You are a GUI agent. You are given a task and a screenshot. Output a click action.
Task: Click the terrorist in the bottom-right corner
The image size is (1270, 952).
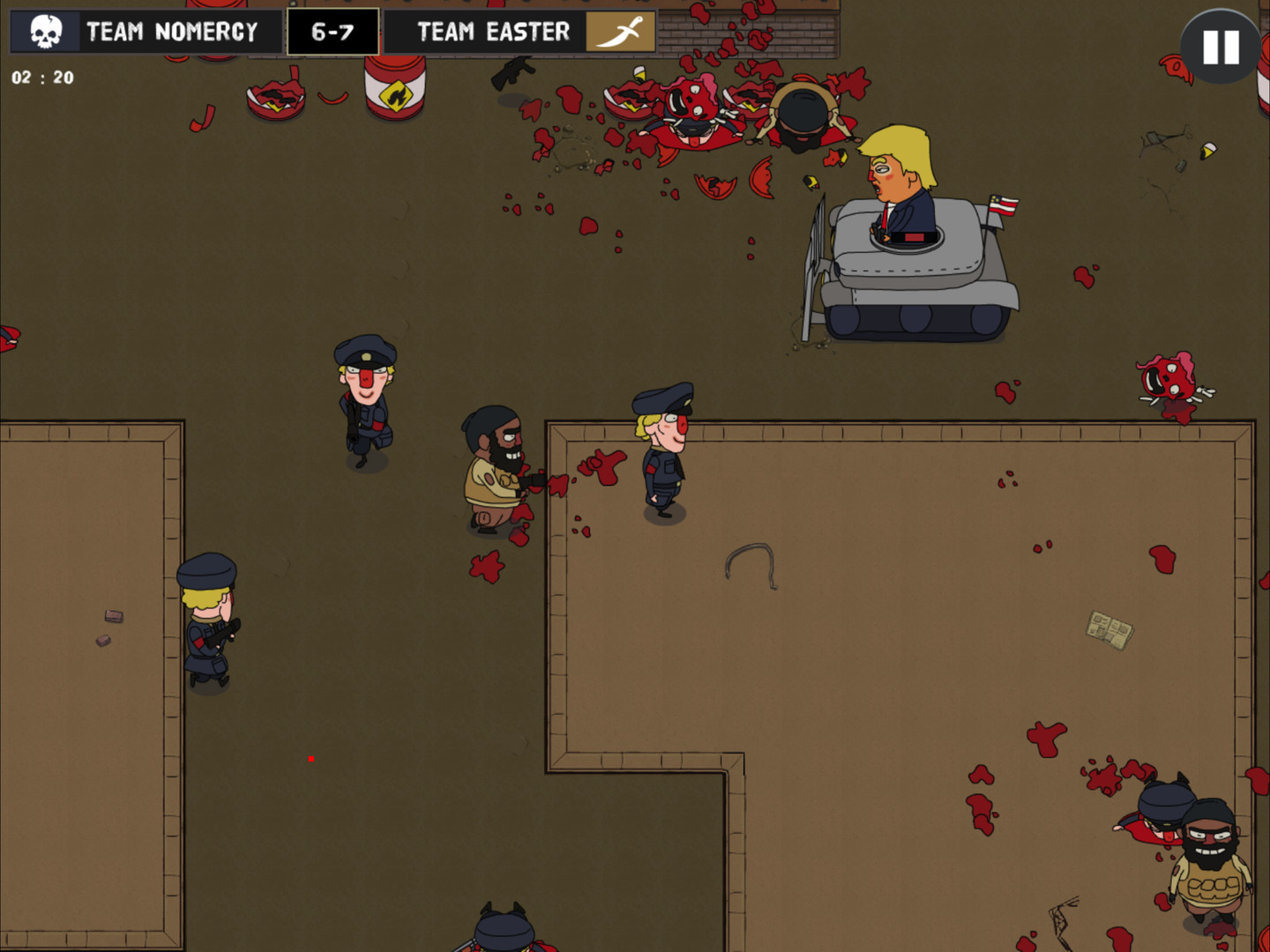tap(1211, 859)
